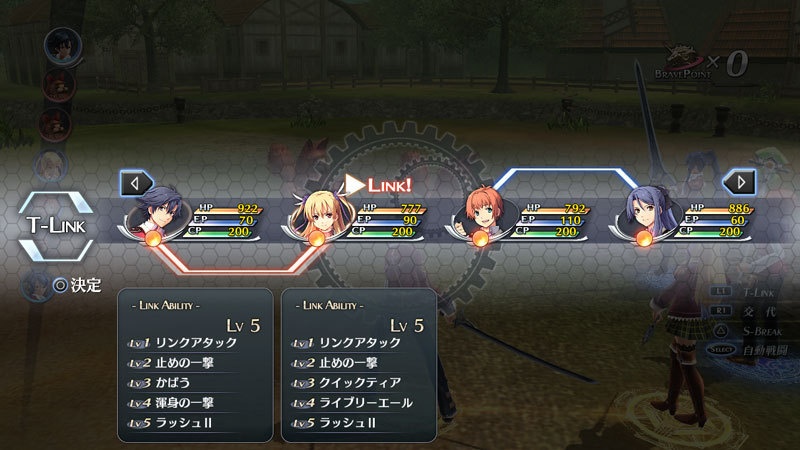Choose the ライブリーエール link ability row

(361, 404)
